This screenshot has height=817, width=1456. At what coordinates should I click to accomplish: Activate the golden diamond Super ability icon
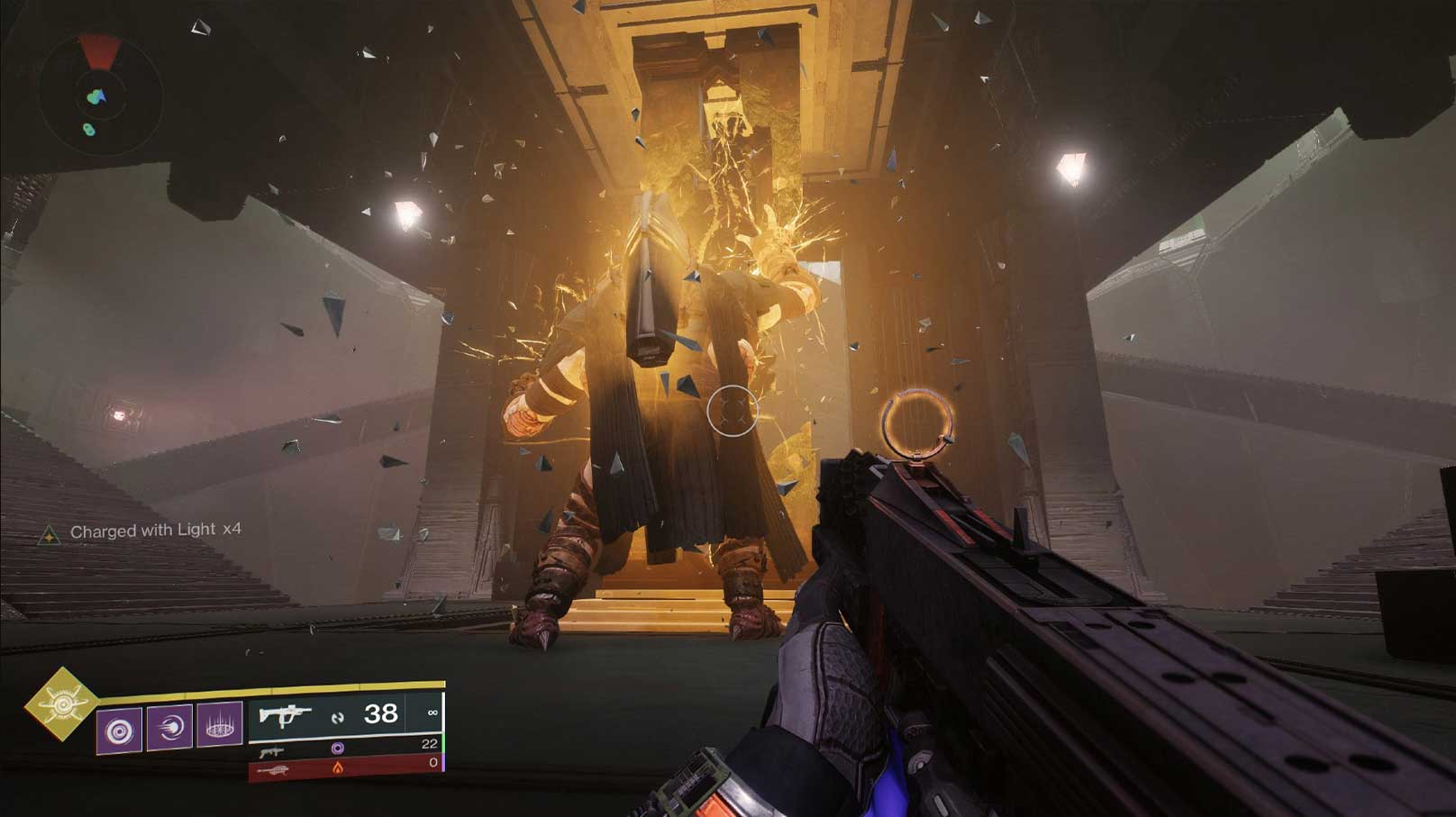(x=61, y=704)
